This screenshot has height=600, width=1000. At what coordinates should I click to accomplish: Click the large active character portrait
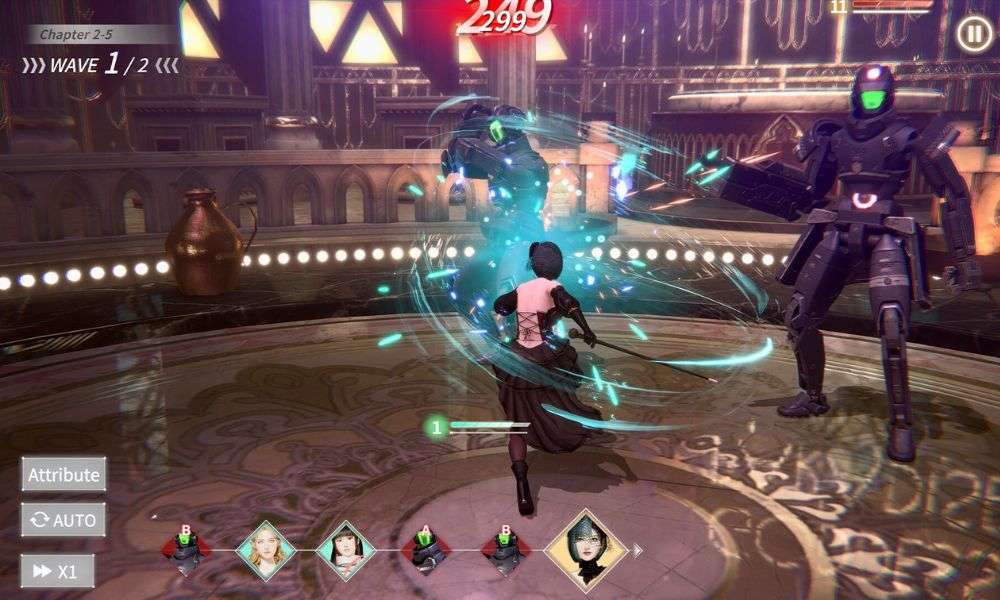point(585,548)
